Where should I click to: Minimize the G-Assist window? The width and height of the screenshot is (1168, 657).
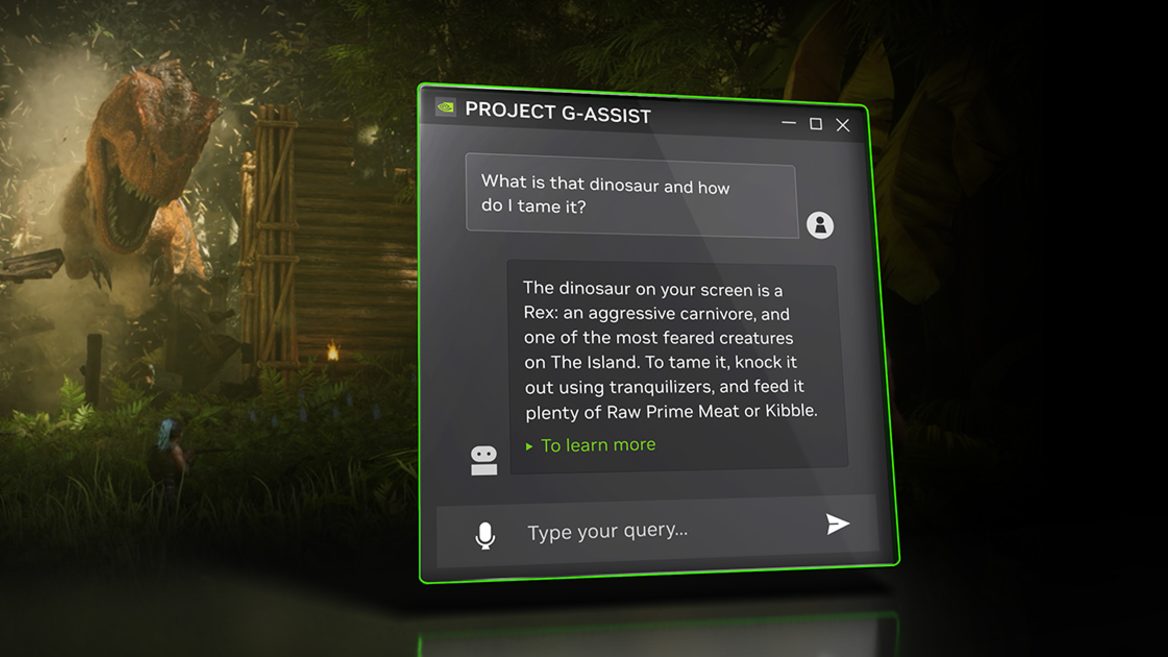tap(789, 123)
